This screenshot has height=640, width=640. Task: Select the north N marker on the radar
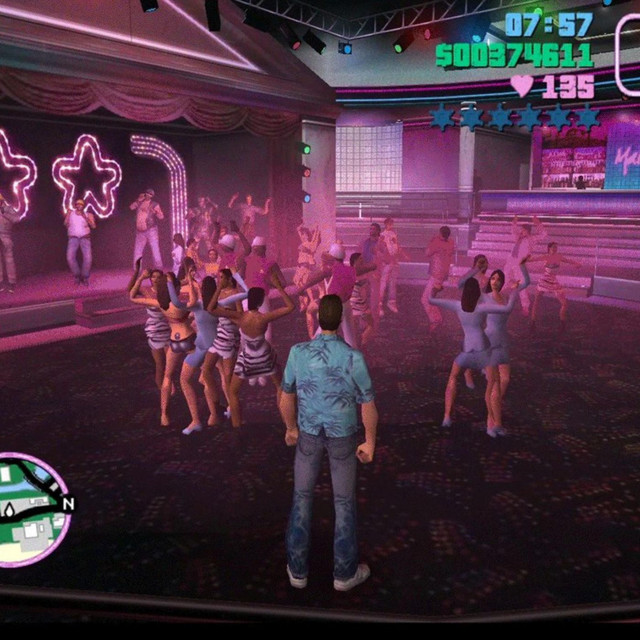[67, 503]
